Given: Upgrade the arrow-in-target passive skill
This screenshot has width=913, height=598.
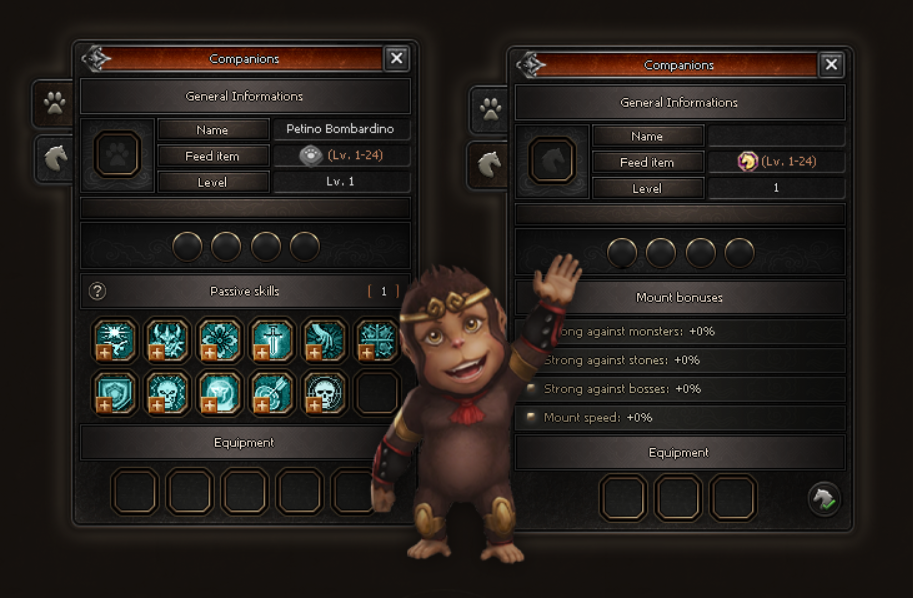Looking at the screenshot, I should [260, 404].
